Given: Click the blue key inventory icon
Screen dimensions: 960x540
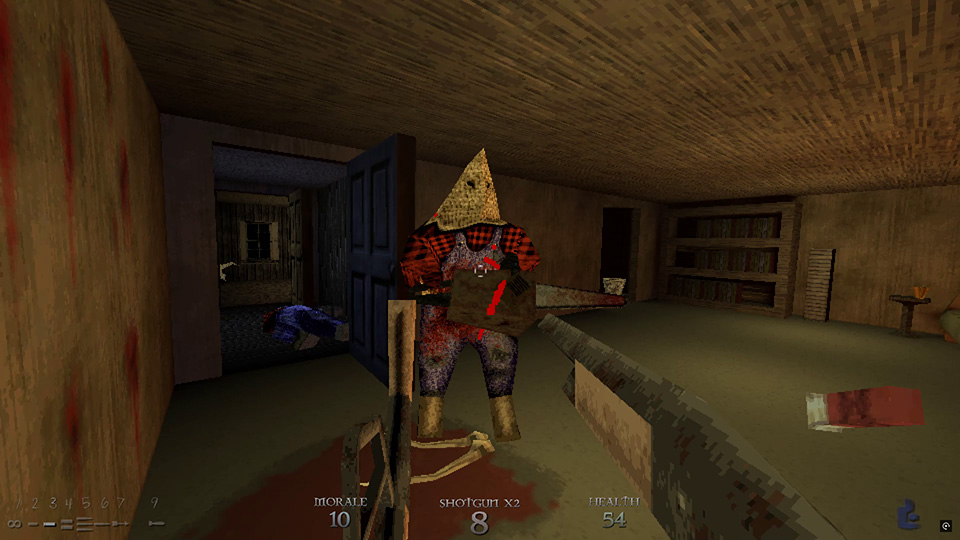Looking at the screenshot, I should [909, 513].
